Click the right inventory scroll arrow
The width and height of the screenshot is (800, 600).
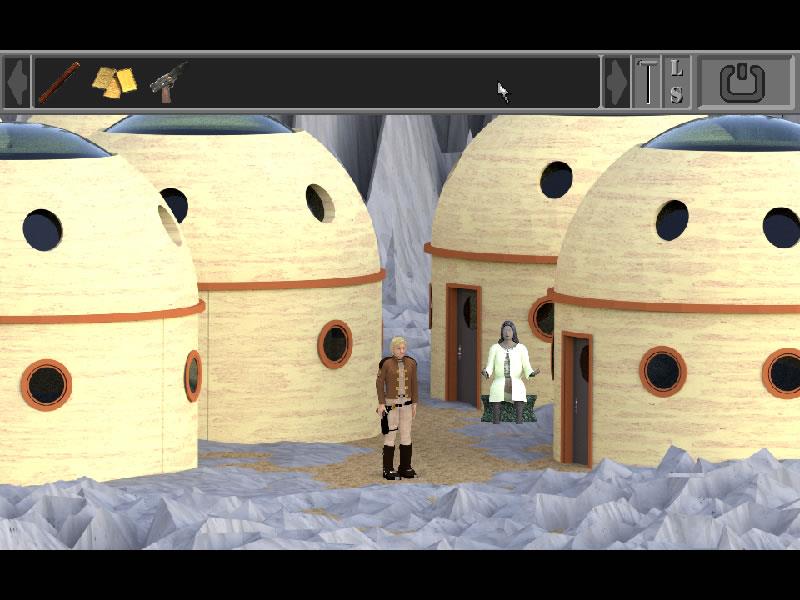click(617, 82)
